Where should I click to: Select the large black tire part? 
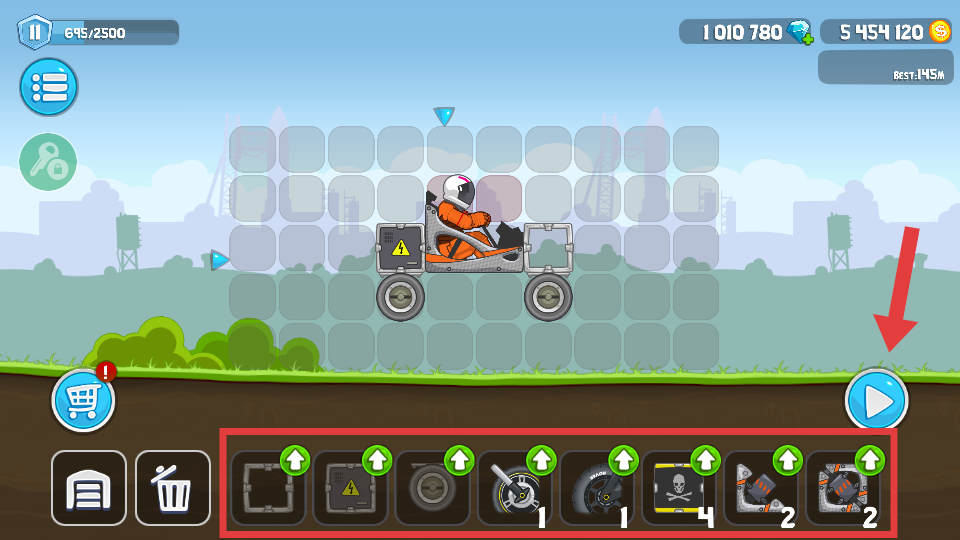tap(594, 490)
